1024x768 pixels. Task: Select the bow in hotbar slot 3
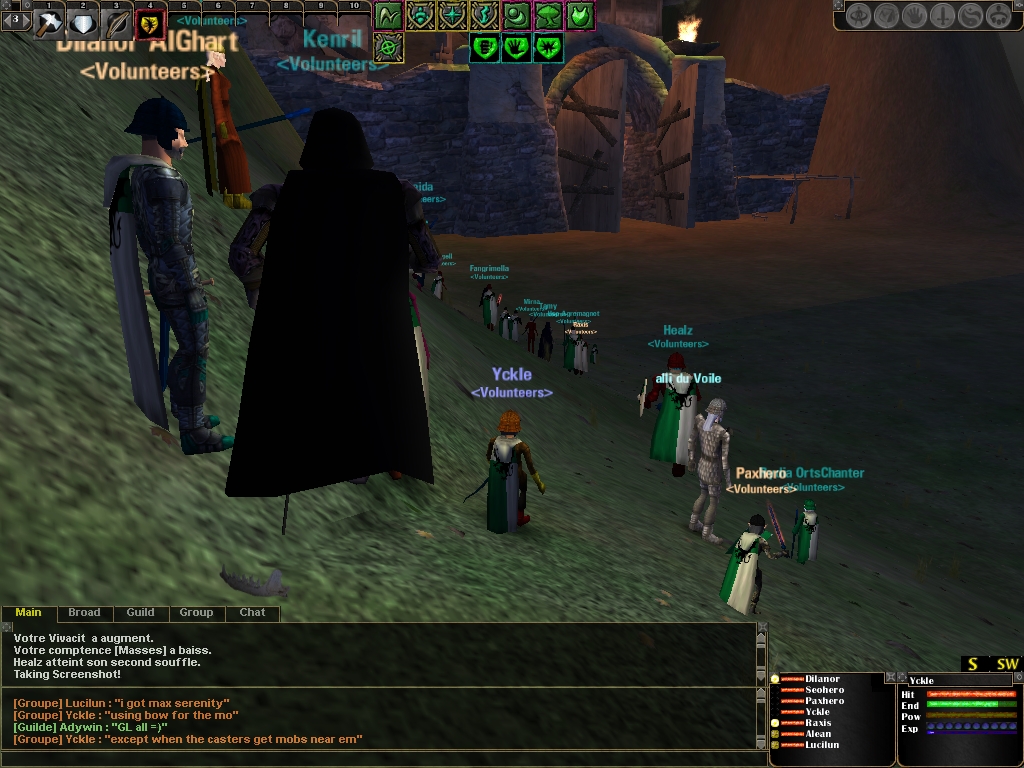tap(116, 24)
